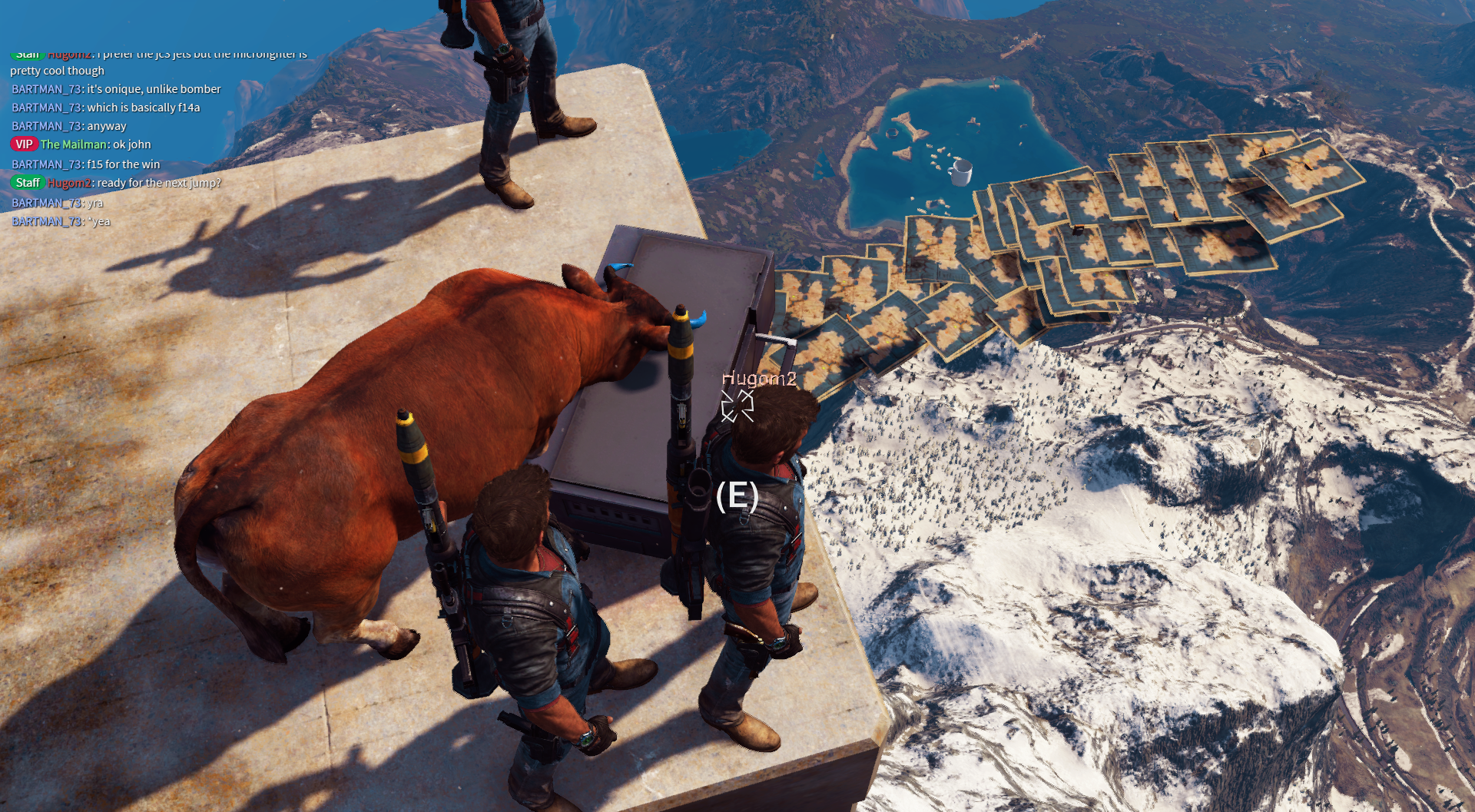Click the "ready for the next jump?" message
1475x812 pixels.
[158, 183]
